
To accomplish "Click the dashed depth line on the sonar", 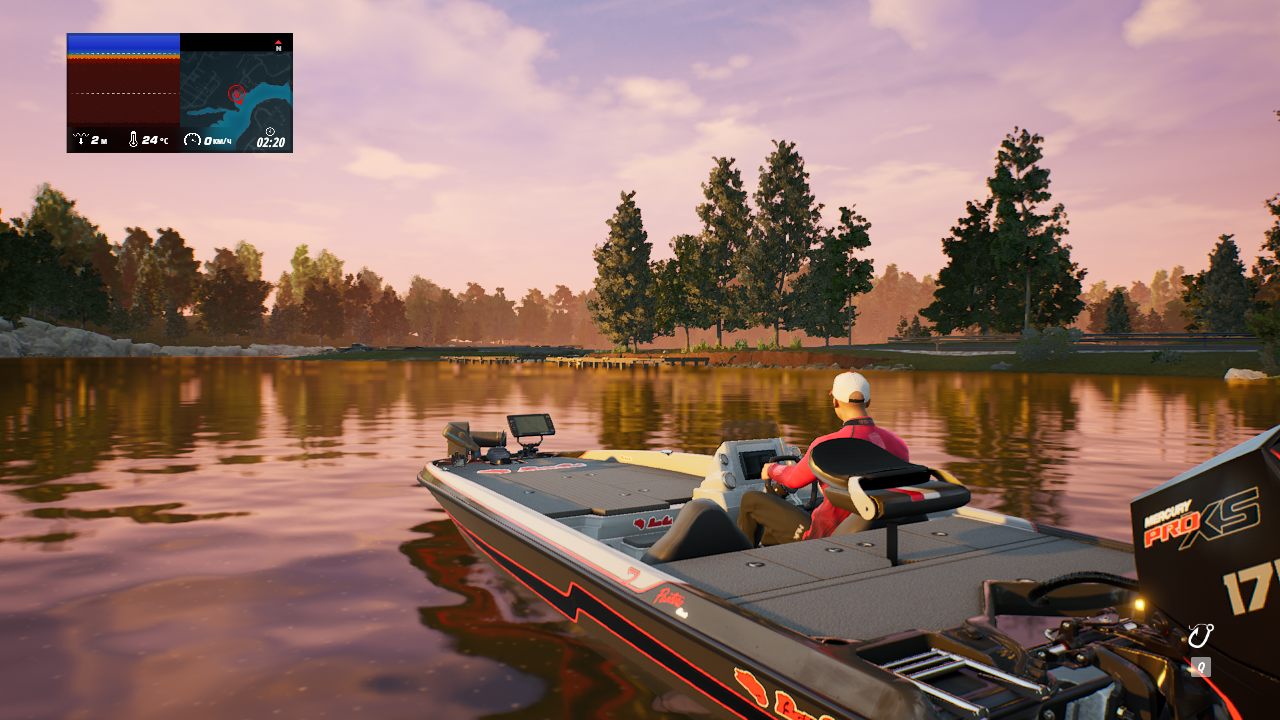I will [x=120, y=93].
